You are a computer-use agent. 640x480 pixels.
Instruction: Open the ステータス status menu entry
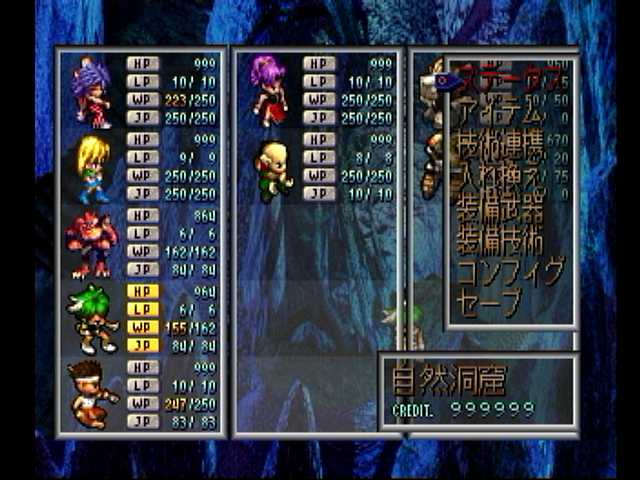509,82
